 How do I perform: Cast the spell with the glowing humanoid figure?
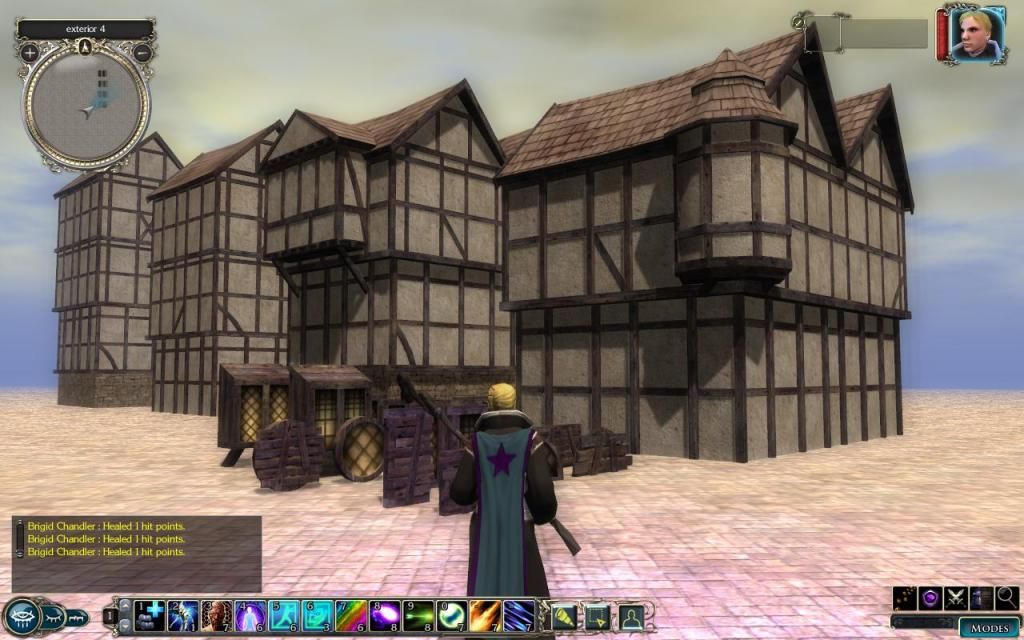(x=251, y=615)
